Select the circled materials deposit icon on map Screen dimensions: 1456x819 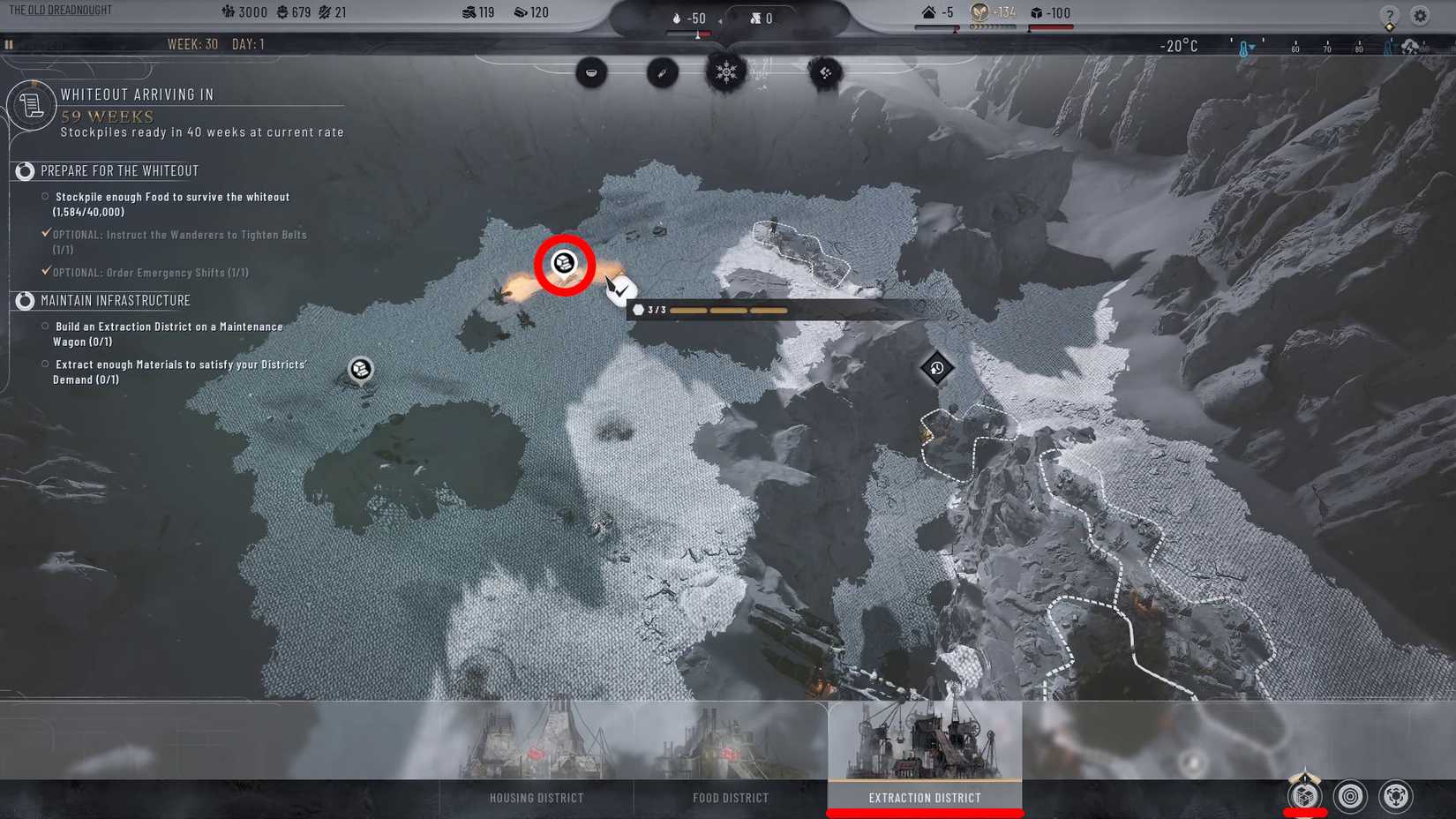pos(562,262)
